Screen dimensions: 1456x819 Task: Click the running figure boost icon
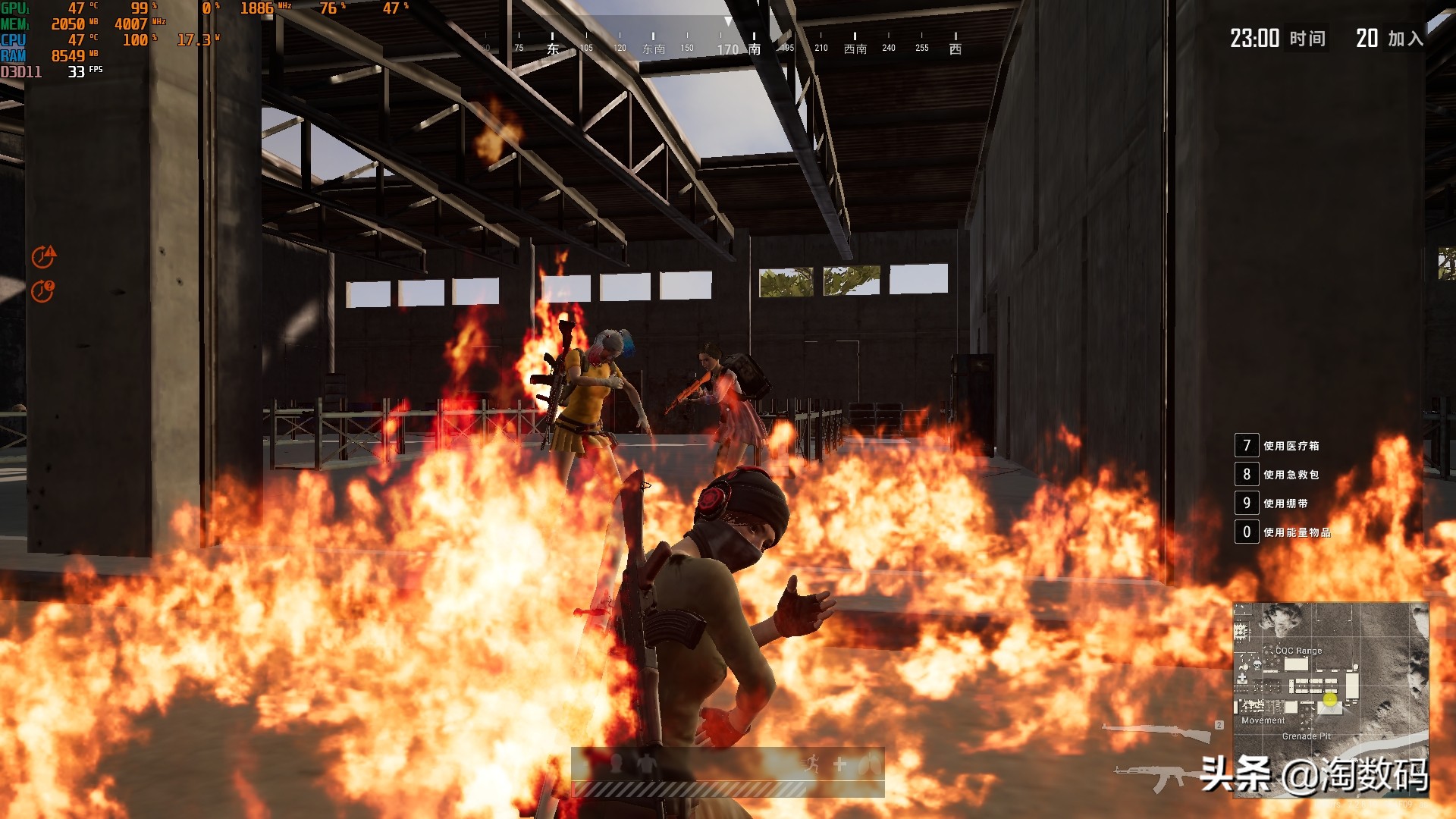[812, 764]
